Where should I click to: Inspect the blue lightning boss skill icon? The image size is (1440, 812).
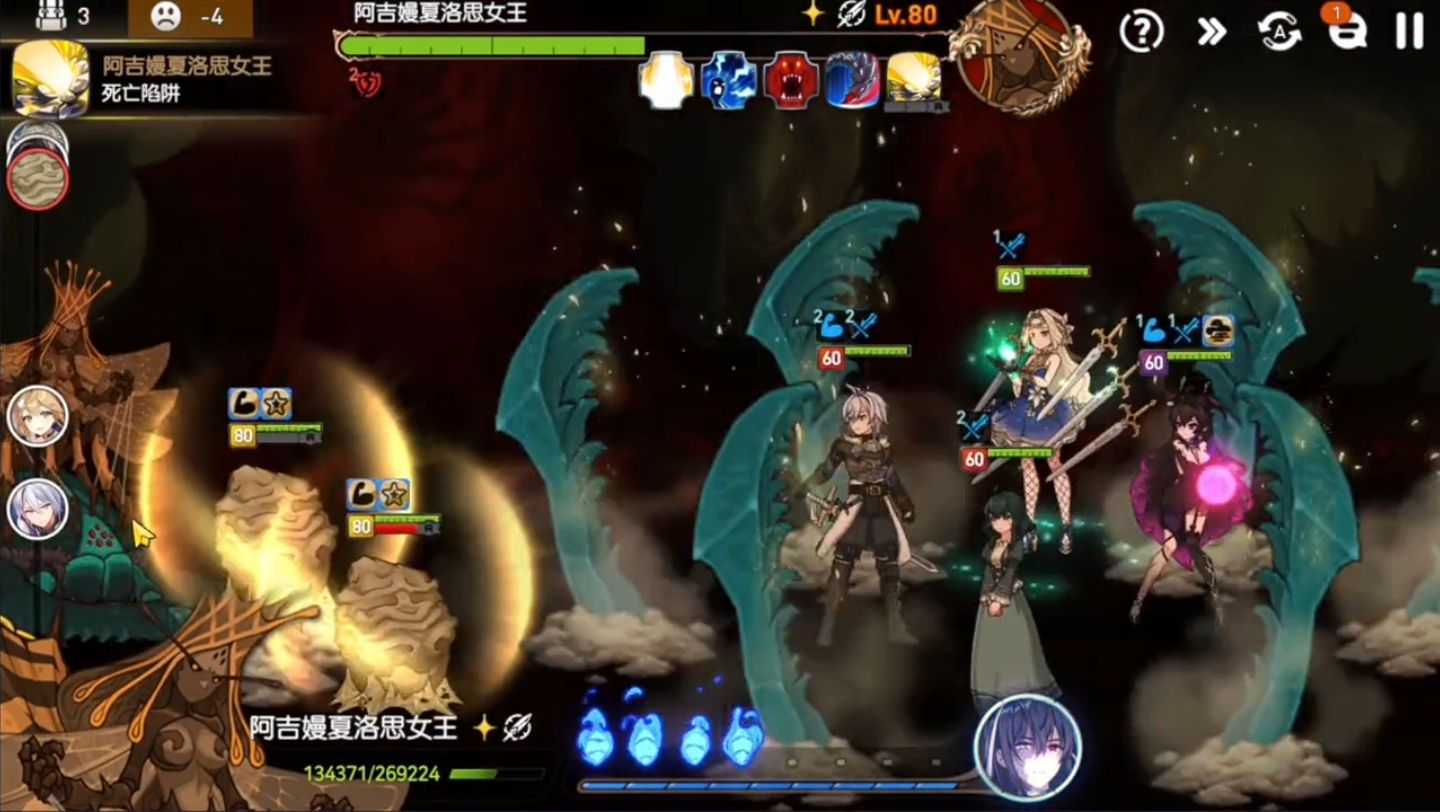click(x=728, y=81)
